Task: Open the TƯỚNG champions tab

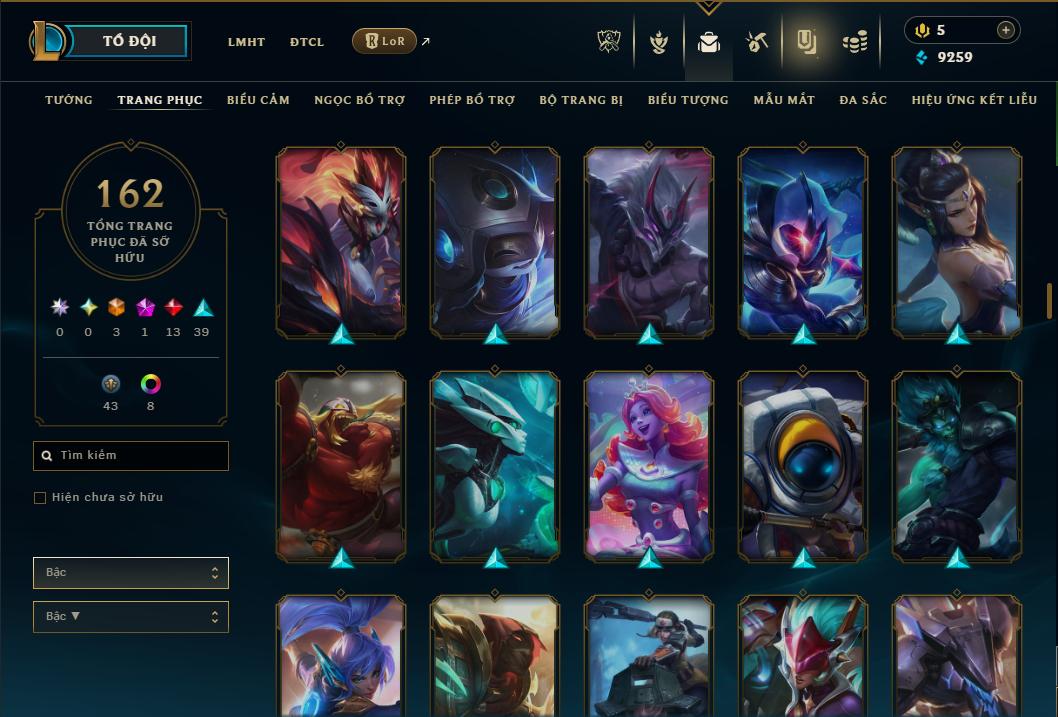Action: click(69, 100)
